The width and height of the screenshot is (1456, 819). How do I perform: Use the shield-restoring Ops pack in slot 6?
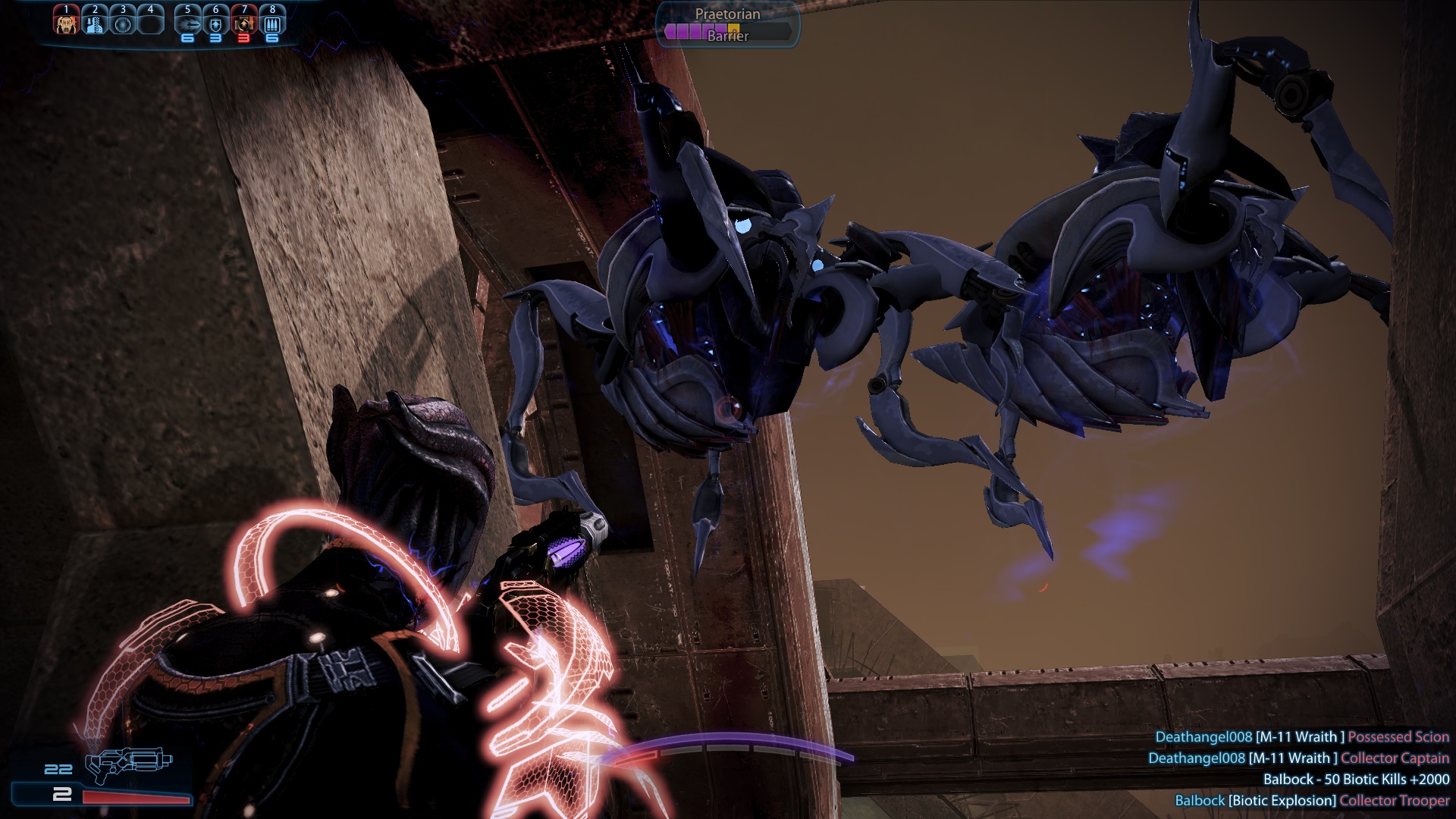(x=216, y=23)
